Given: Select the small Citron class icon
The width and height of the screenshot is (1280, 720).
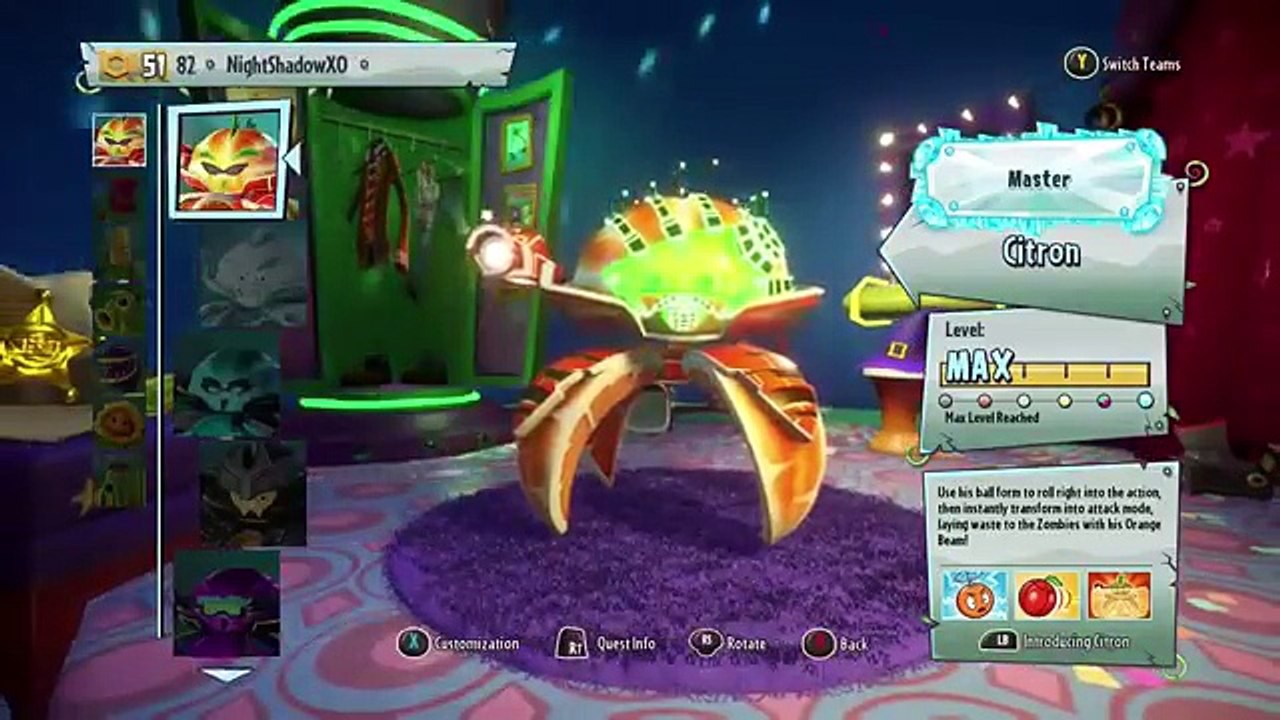Looking at the screenshot, I should [x=119, y=140].
